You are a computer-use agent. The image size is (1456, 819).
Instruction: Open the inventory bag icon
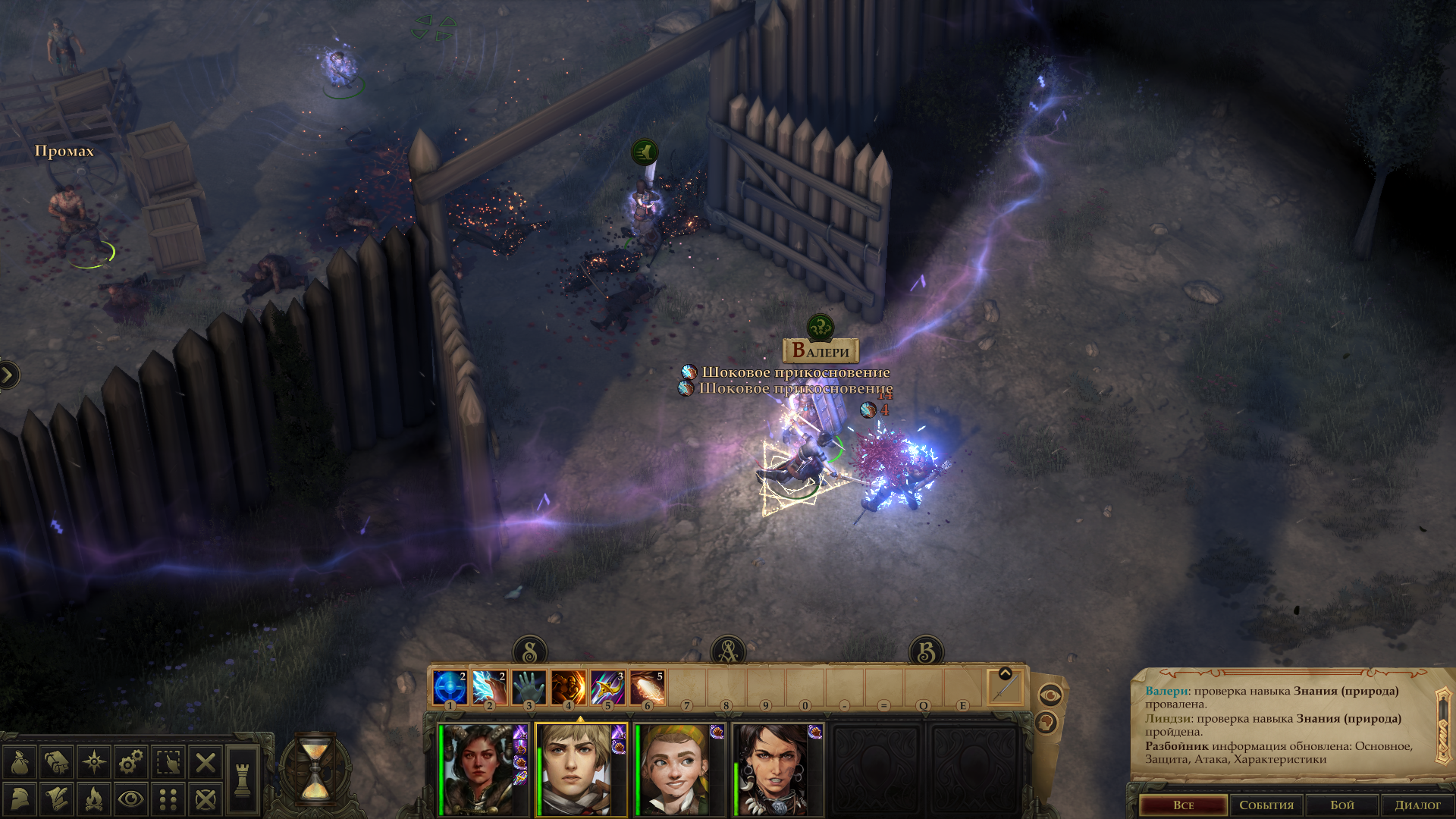tap(20, 762)
